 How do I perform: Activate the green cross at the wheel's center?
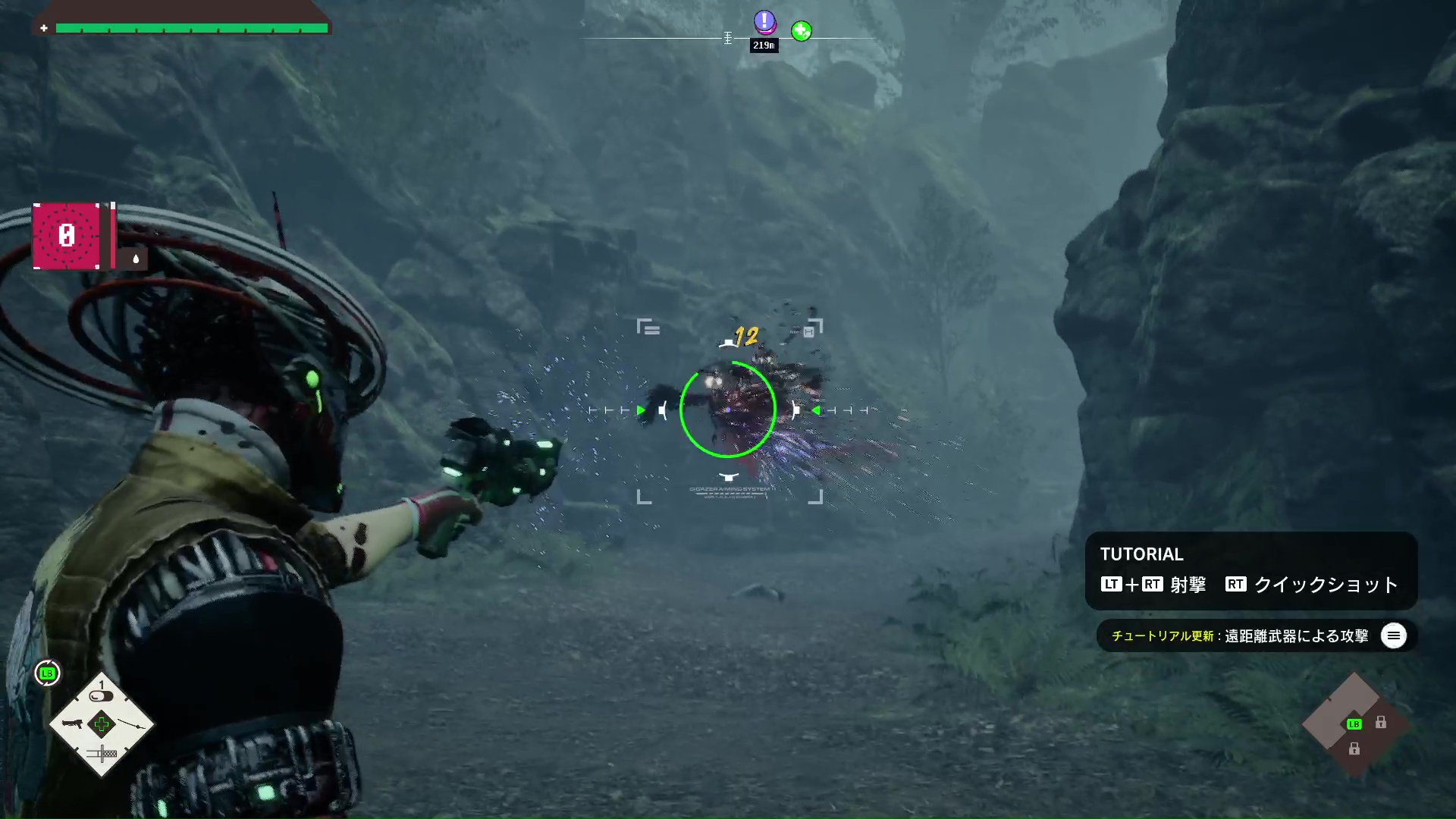click(102, 724)
